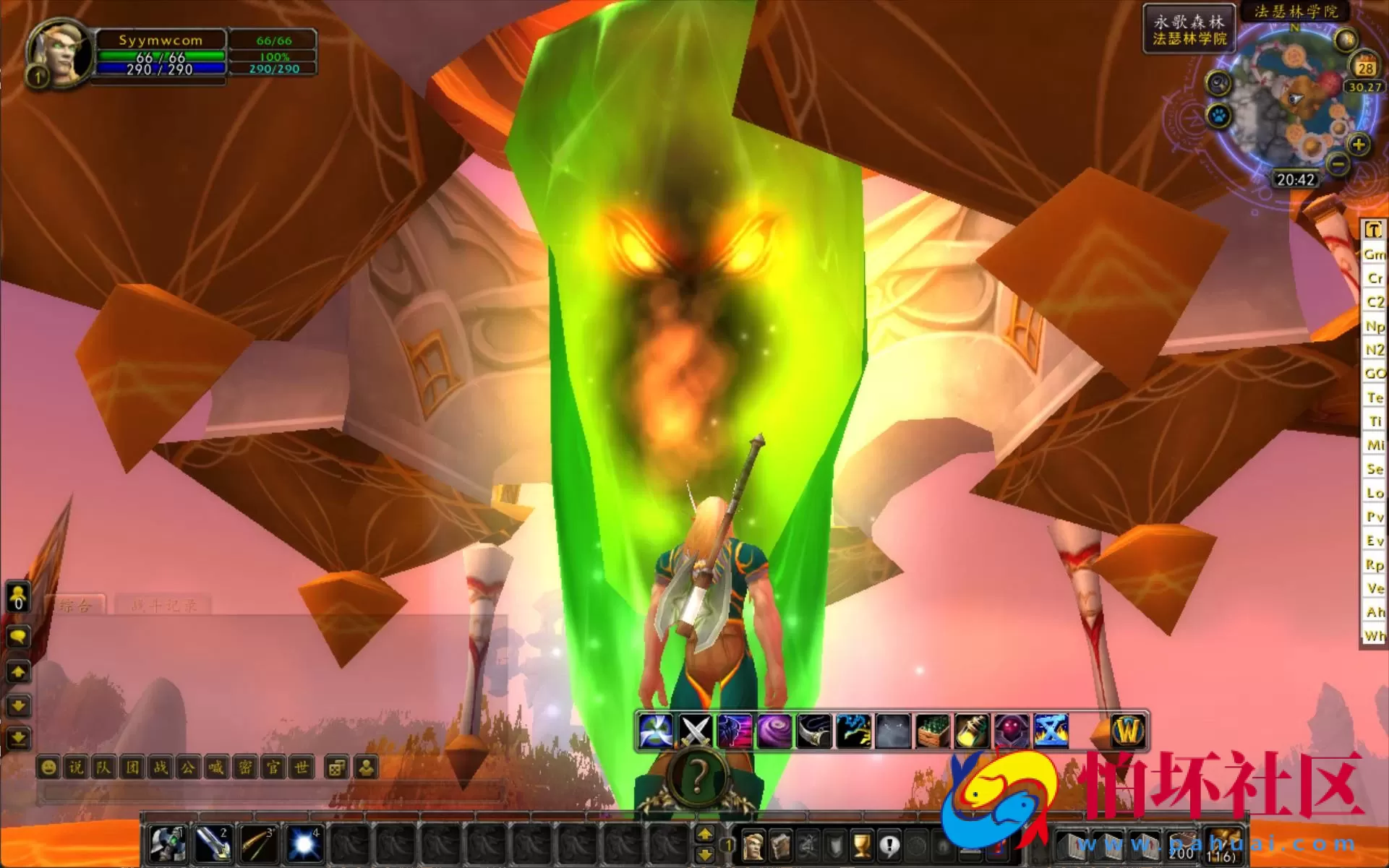The width and height of the screenshot is (1389, 868).
Task: Toggle the paw tracking icon near minimap
Action: (1218, 116)
